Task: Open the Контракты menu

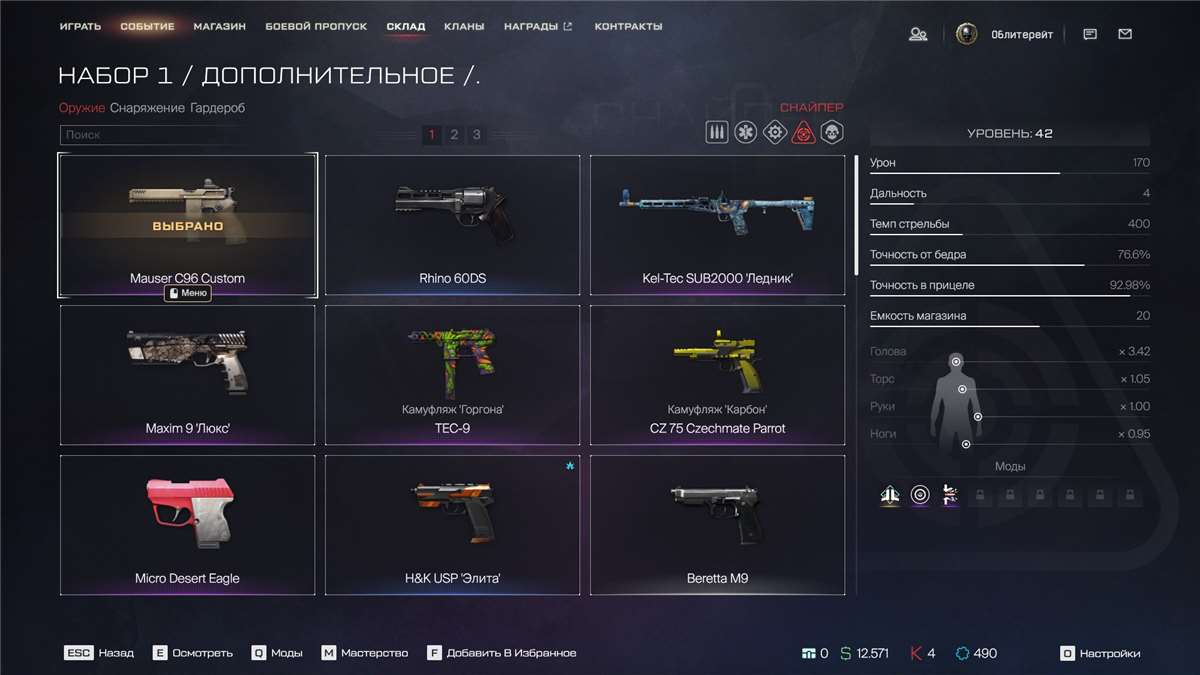Action: pos(628,26)
